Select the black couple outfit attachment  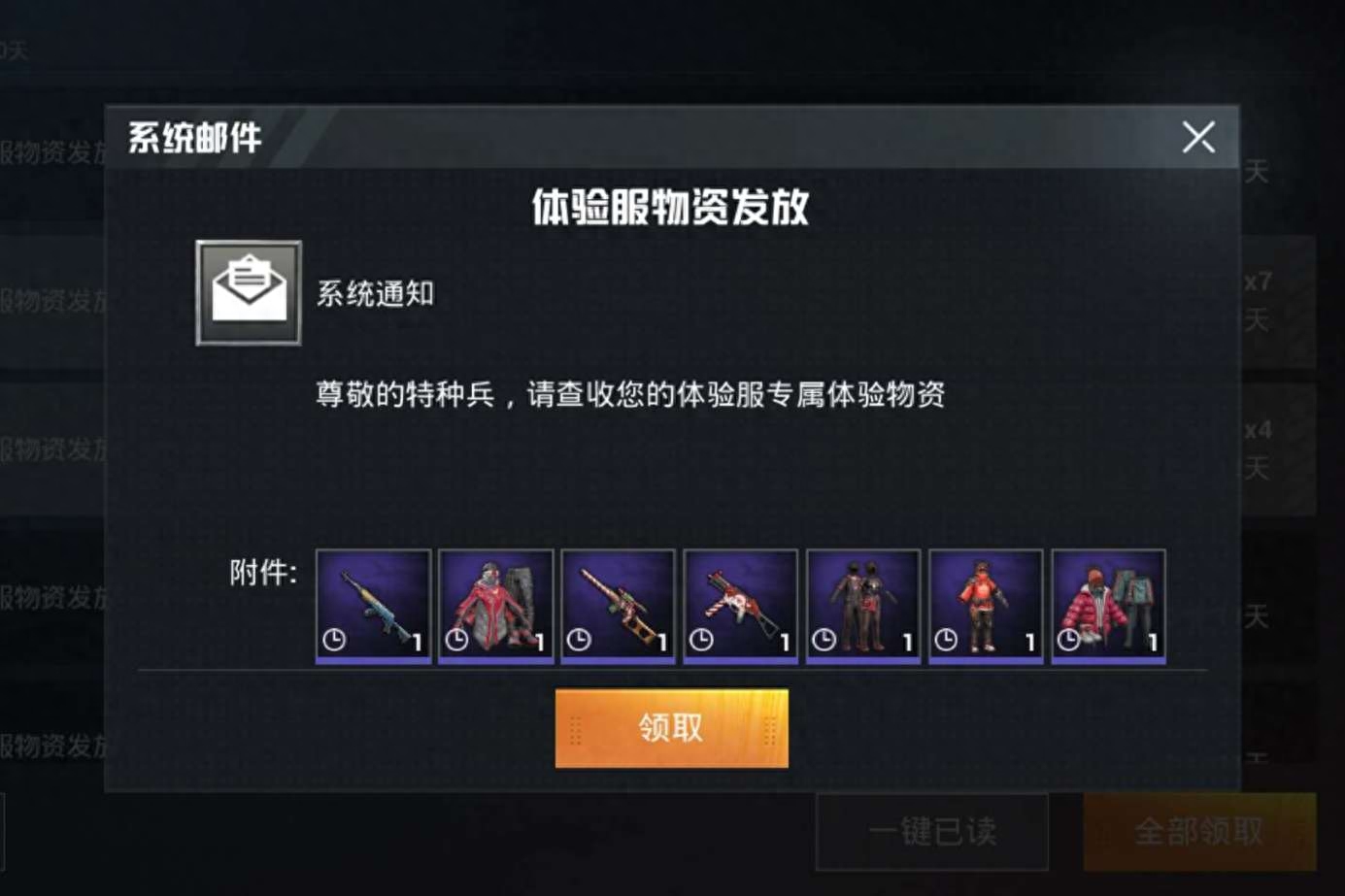[863, 604]
